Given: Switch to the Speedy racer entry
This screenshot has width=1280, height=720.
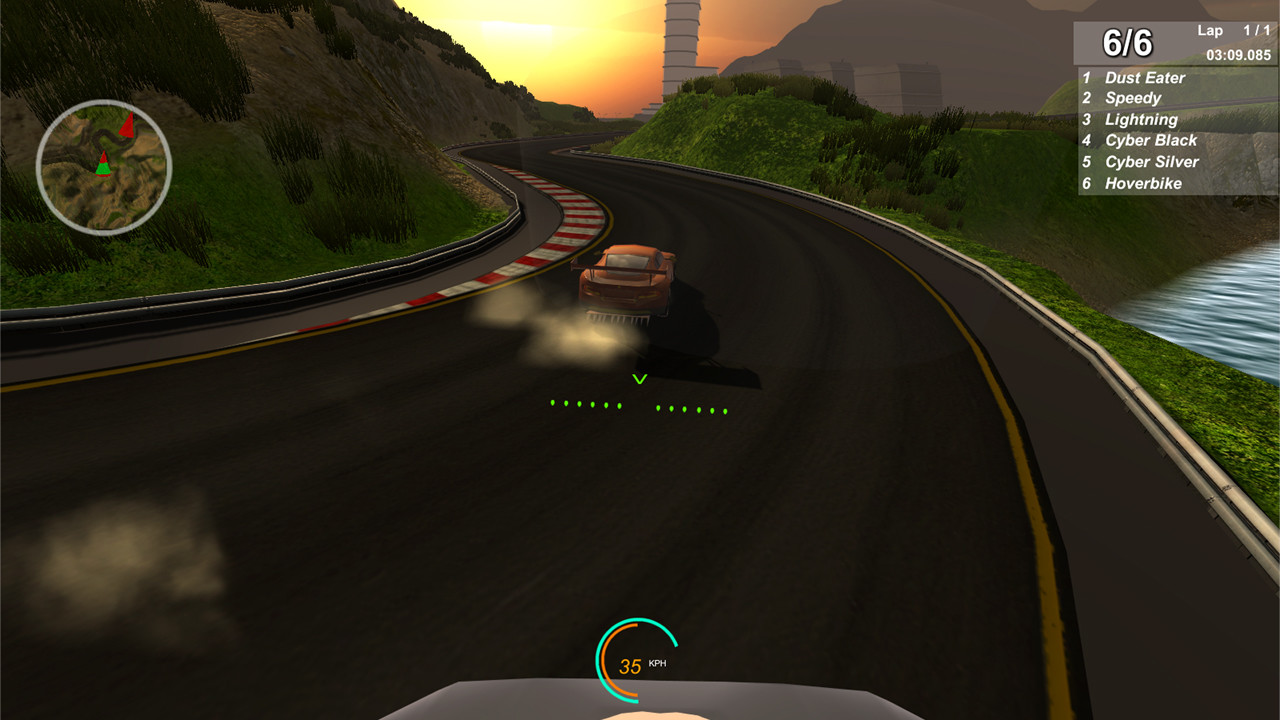Looking at the screenshot, I should point(1133,98).
